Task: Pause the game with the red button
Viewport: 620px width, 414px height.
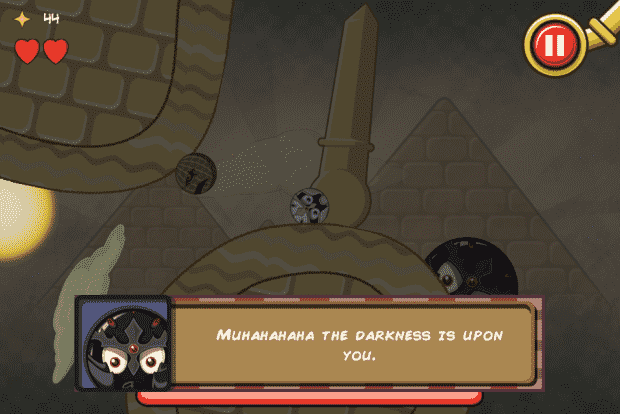Action: click(553, 43)
